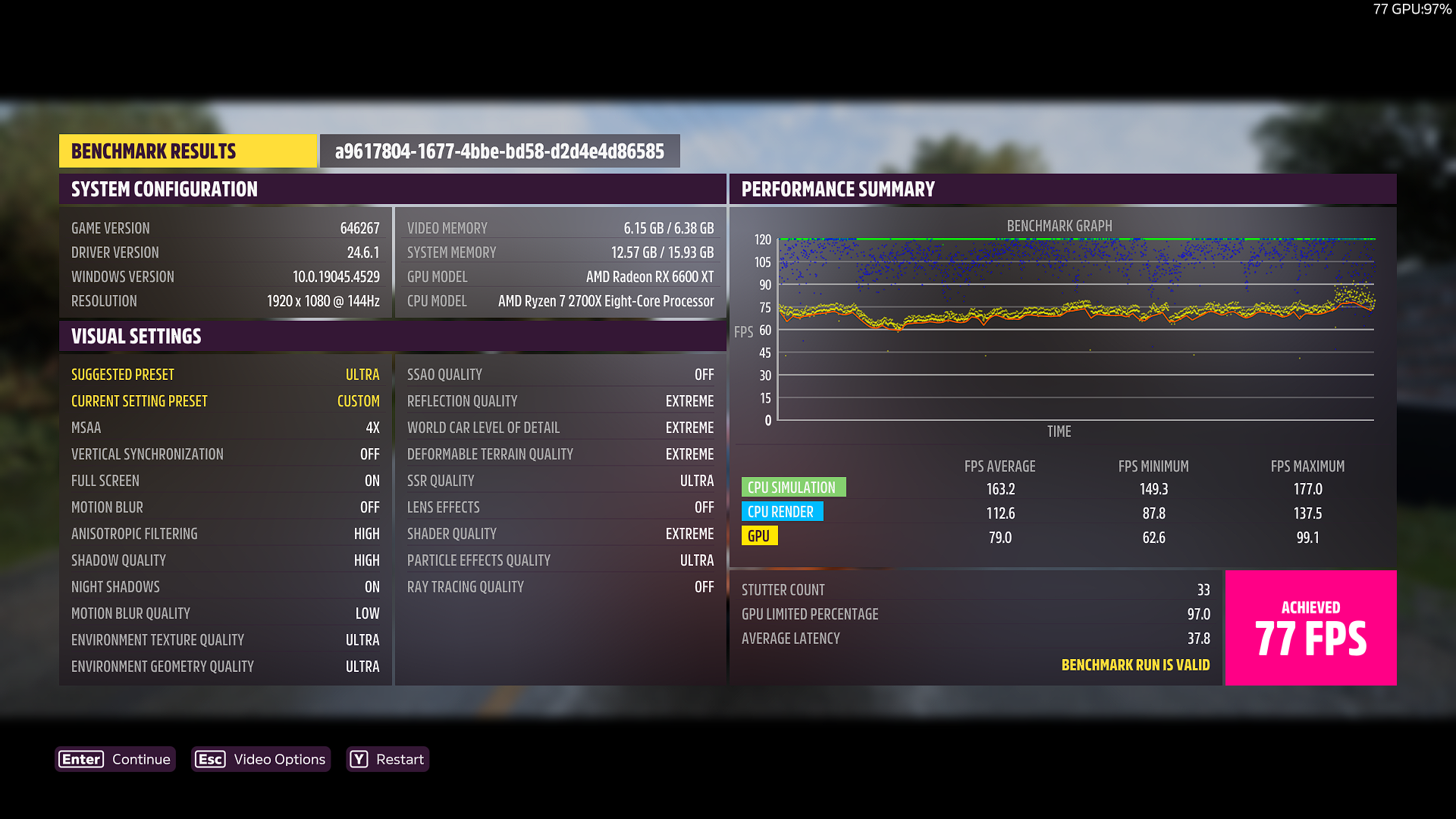This screenshot has height=819, width=1456.
Task: Continue past the benchmark results
Action: (115, 759)
